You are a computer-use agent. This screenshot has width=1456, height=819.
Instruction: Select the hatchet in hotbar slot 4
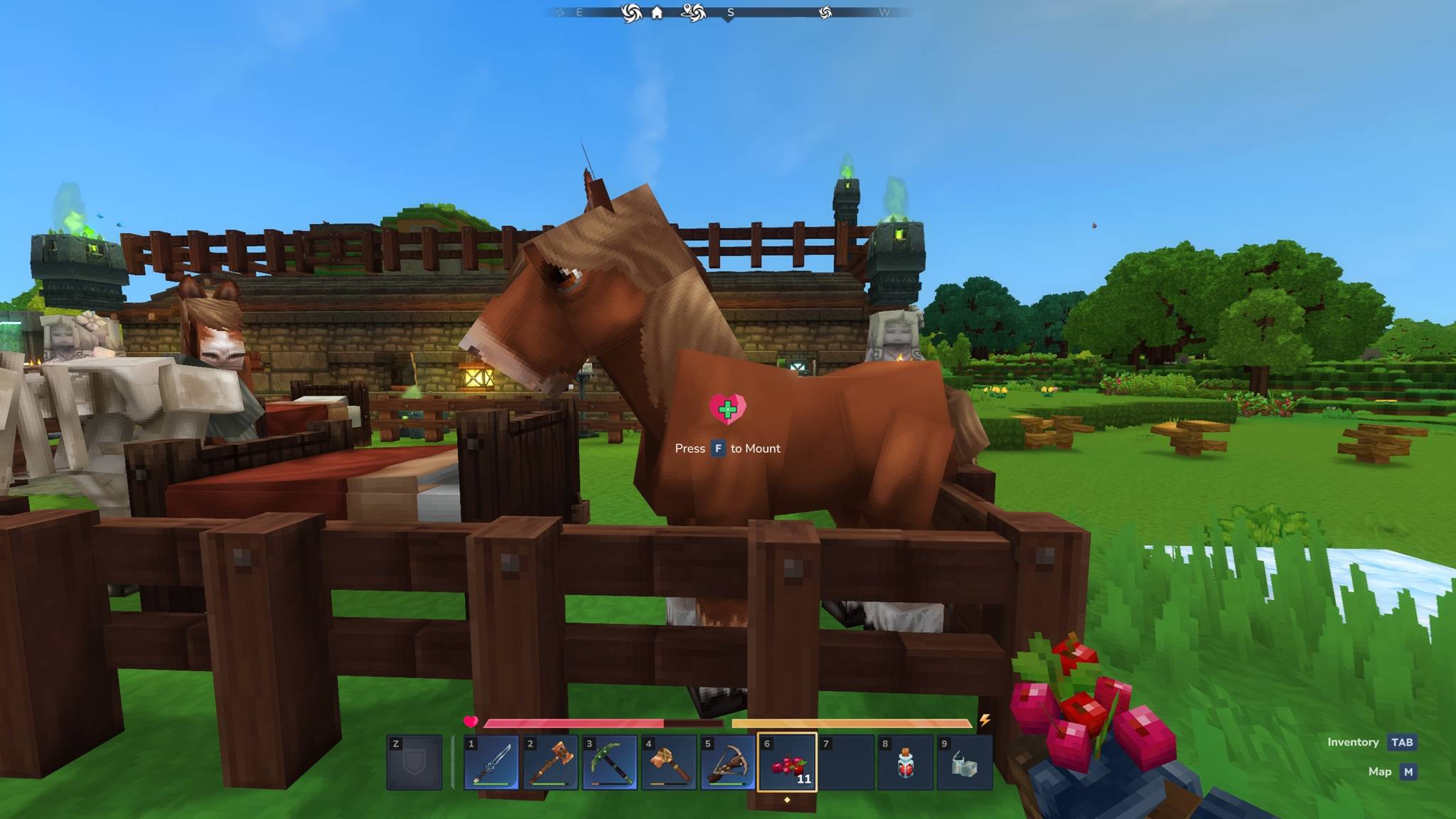668,763
